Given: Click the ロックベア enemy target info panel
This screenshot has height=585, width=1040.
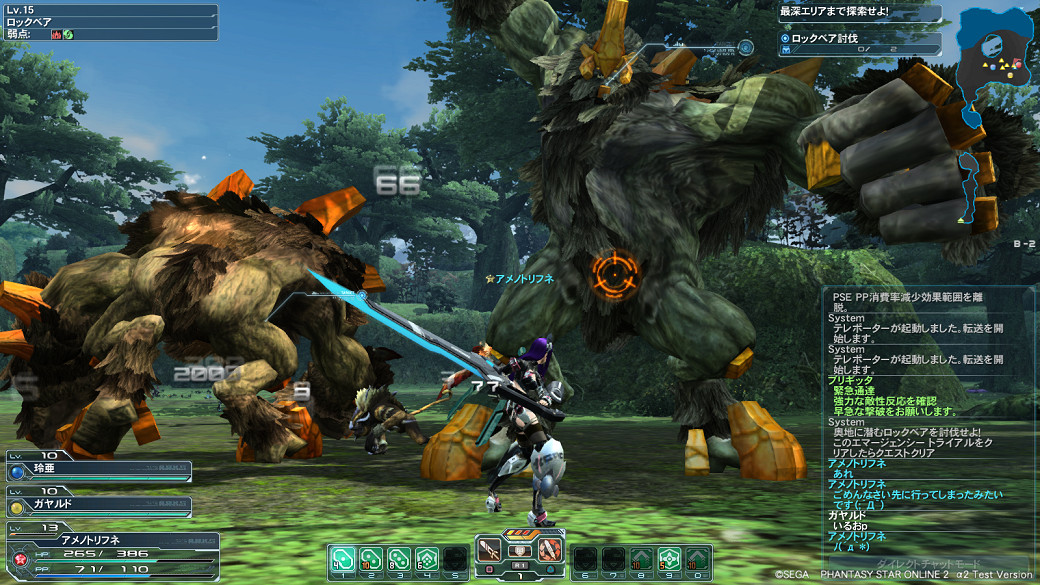Looking at the screenshot, I should coord(109,22).
